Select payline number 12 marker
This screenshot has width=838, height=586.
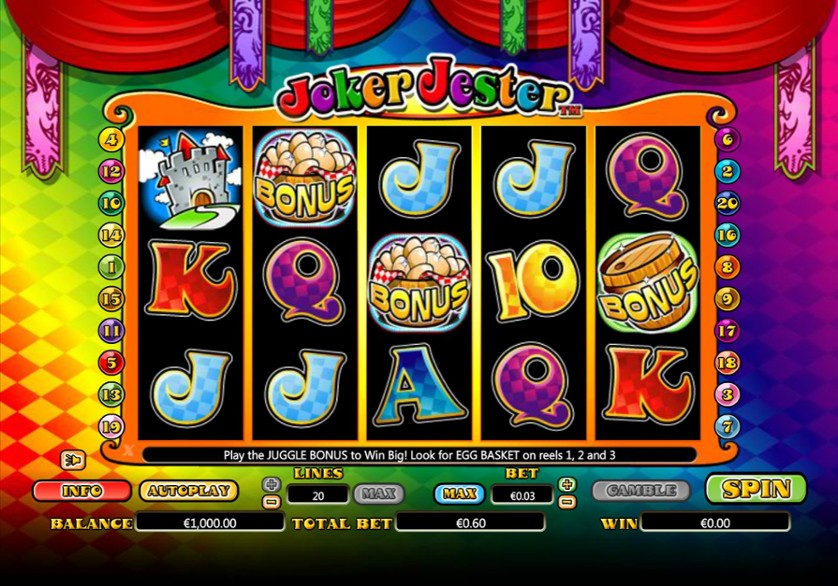pyautogui.click(x=111, y=171)
